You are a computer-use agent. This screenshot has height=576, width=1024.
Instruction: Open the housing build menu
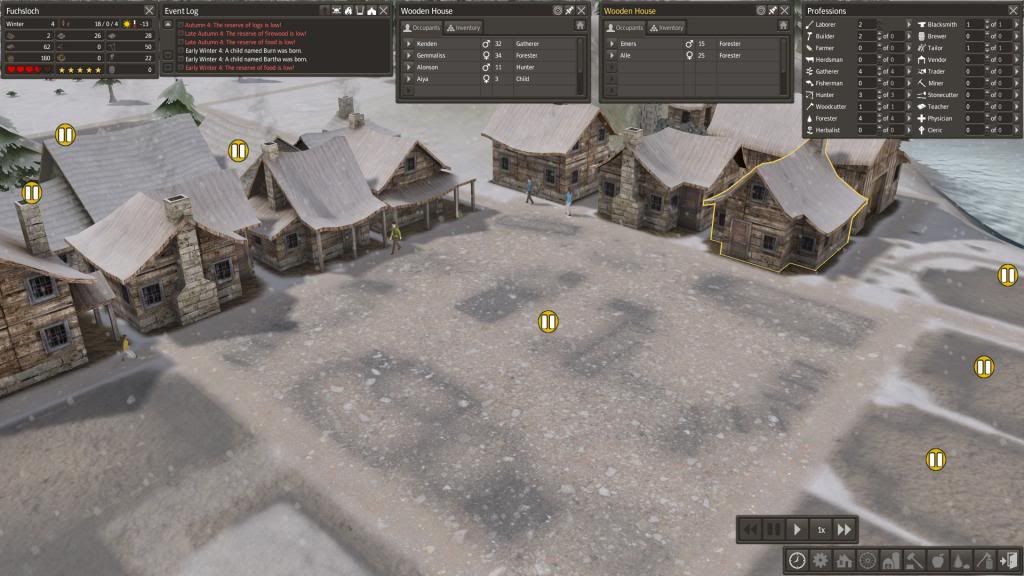(844, 560)
